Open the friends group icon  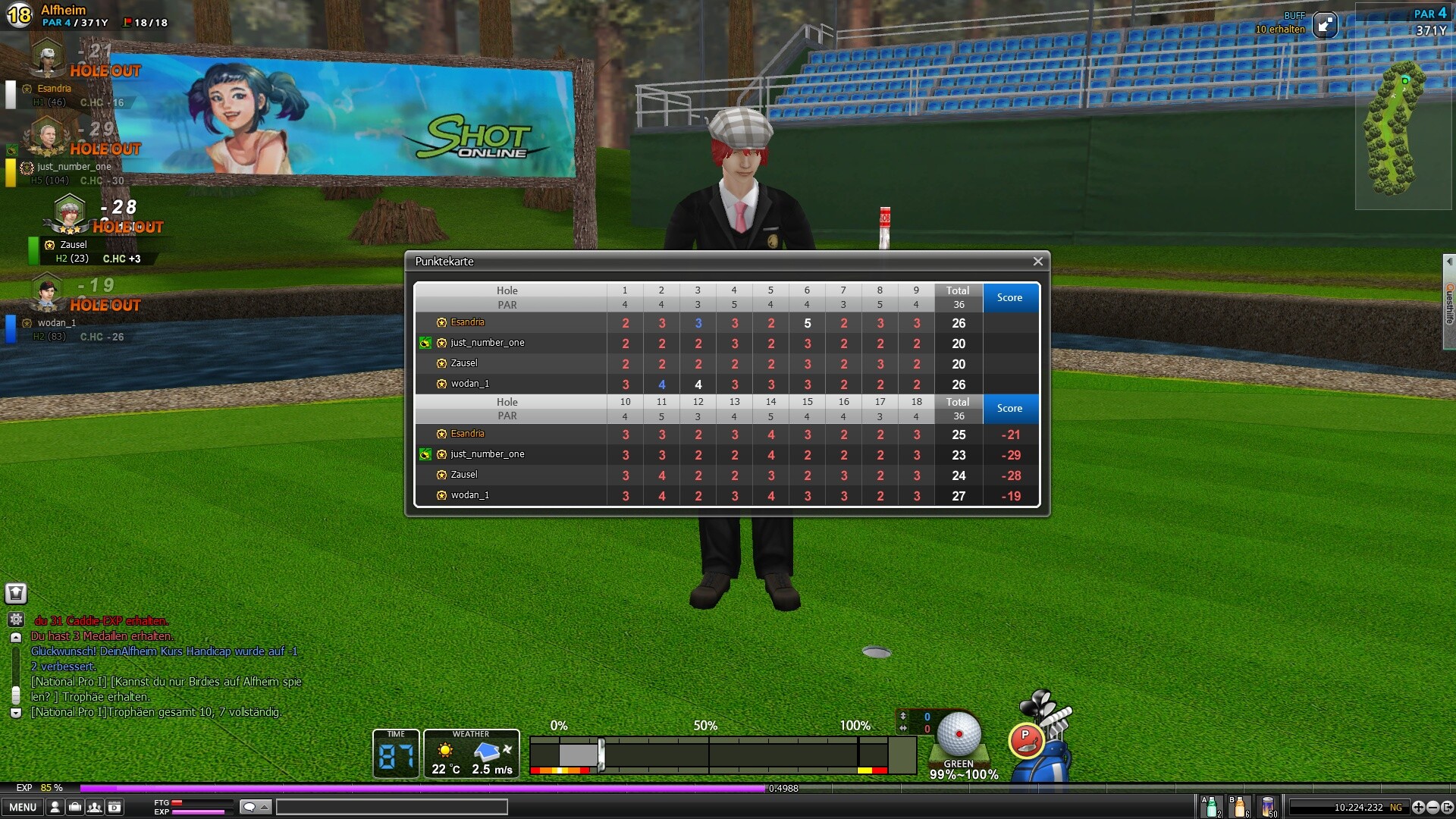[x=95, y=807]
